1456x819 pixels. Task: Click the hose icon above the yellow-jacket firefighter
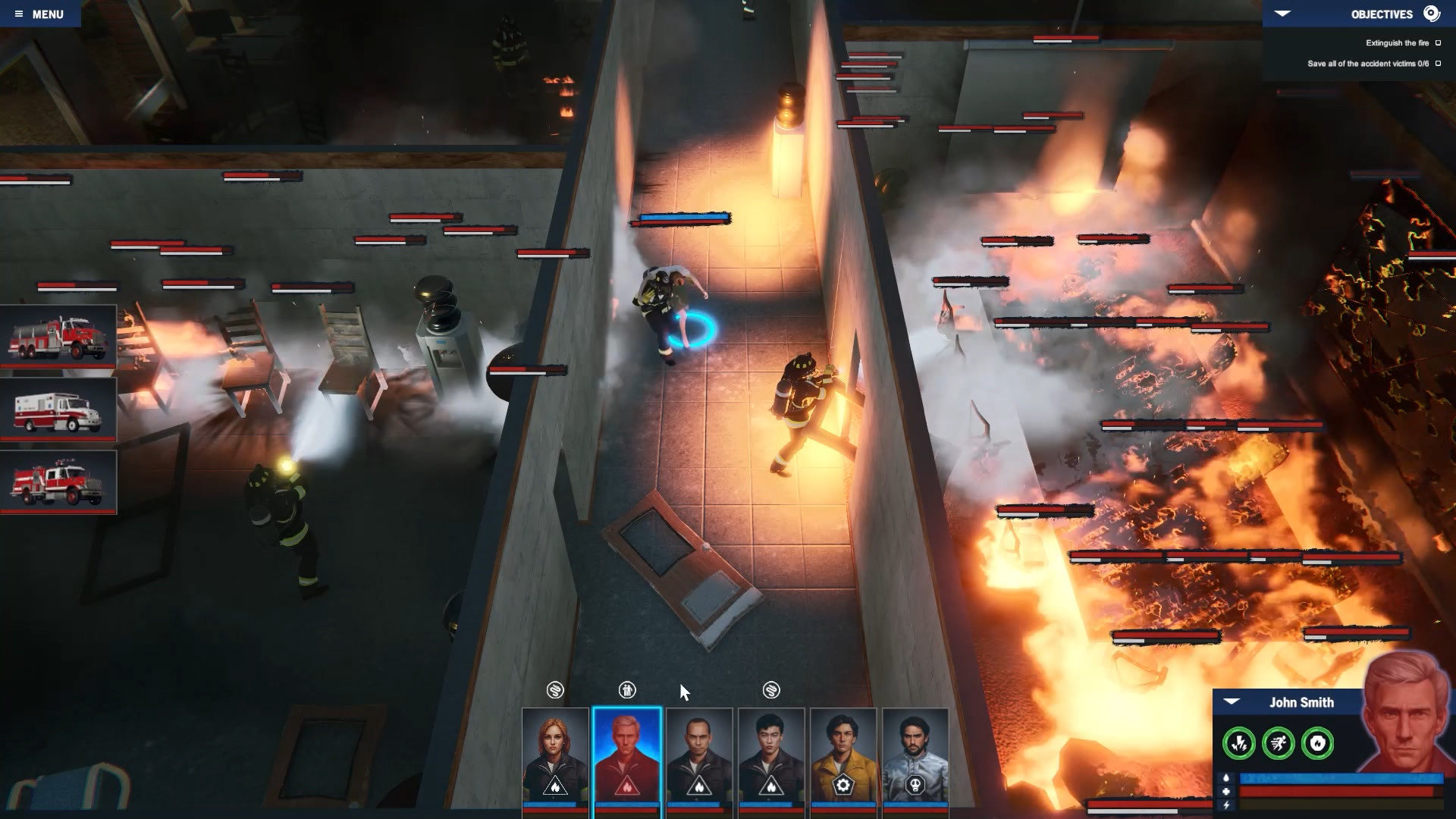(x=772, y=691)
